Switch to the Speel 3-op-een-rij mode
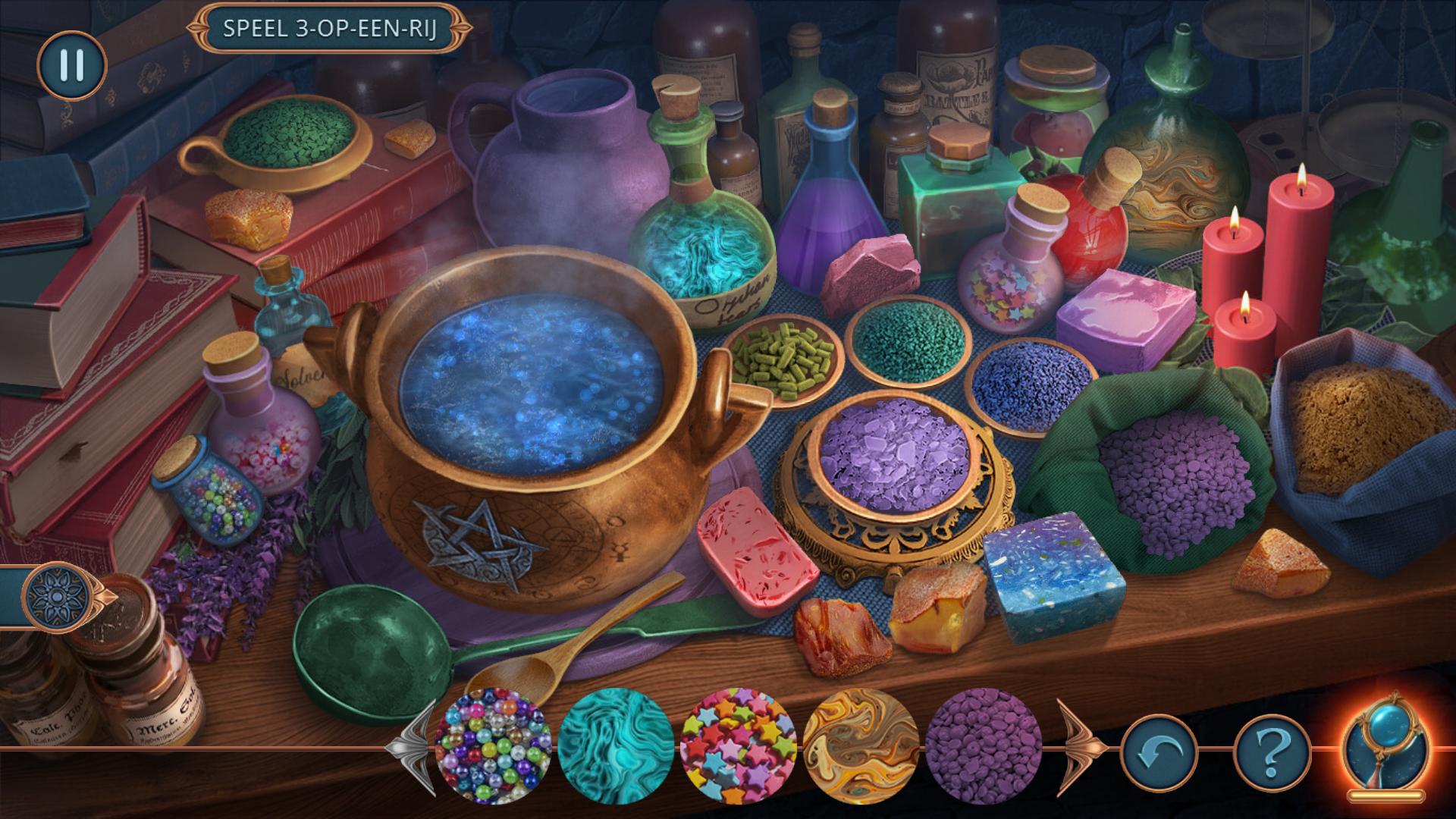 tap(329, 30)
